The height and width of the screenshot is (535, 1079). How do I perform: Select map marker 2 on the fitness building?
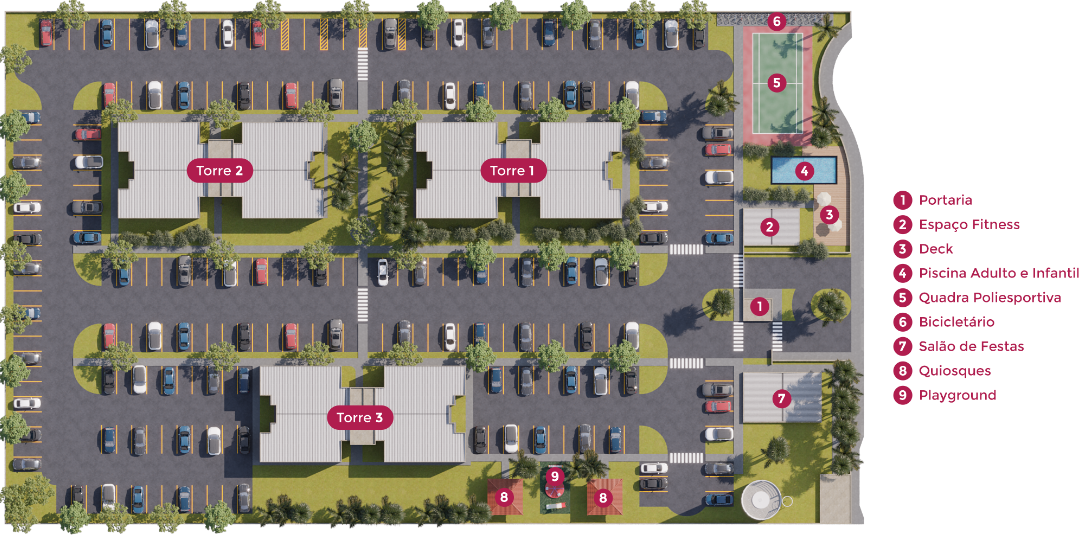tap(769, 227)
